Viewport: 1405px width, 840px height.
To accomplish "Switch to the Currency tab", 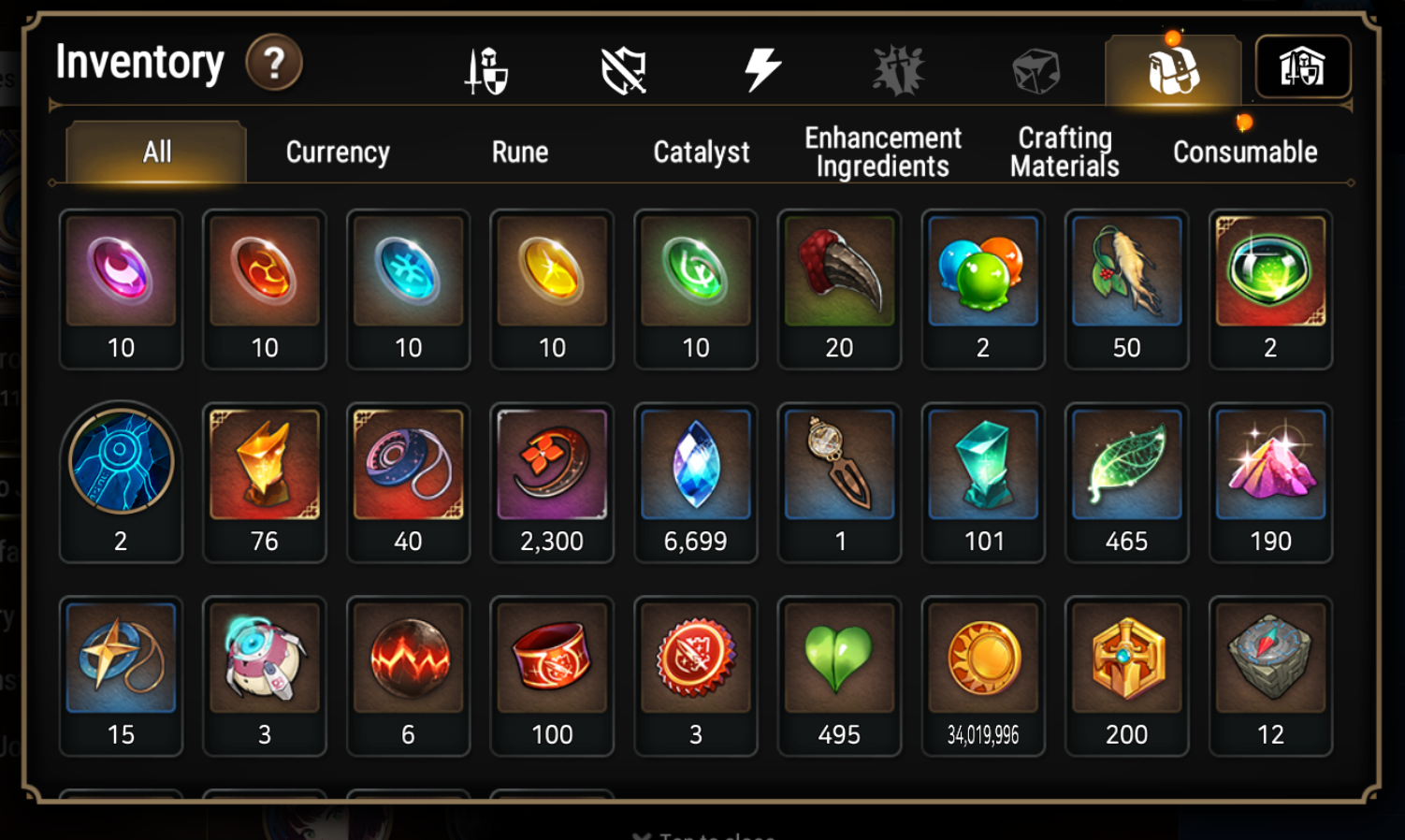I will (339, 152).
